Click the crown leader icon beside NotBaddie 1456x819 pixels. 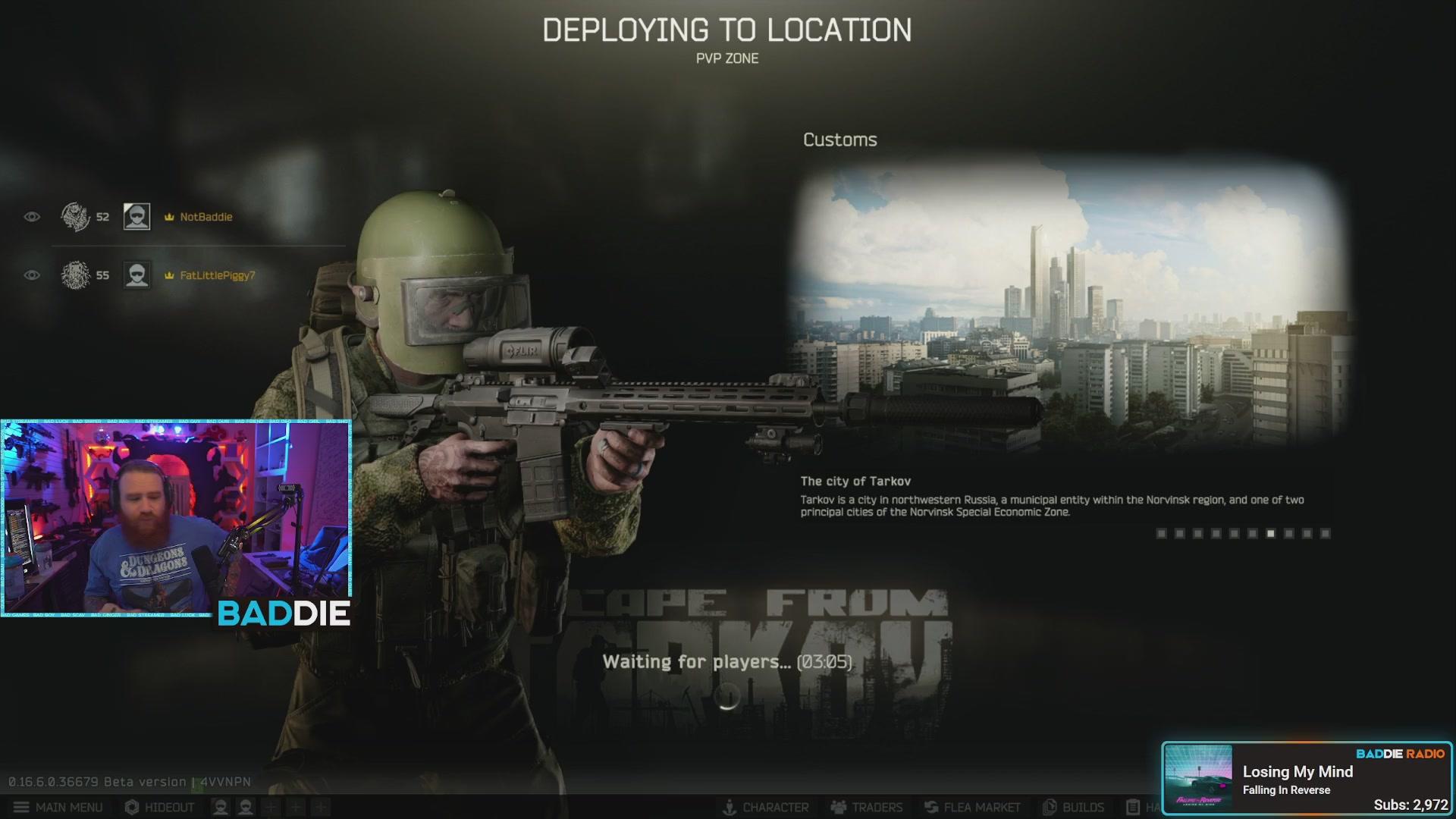(x=168, y=216)
